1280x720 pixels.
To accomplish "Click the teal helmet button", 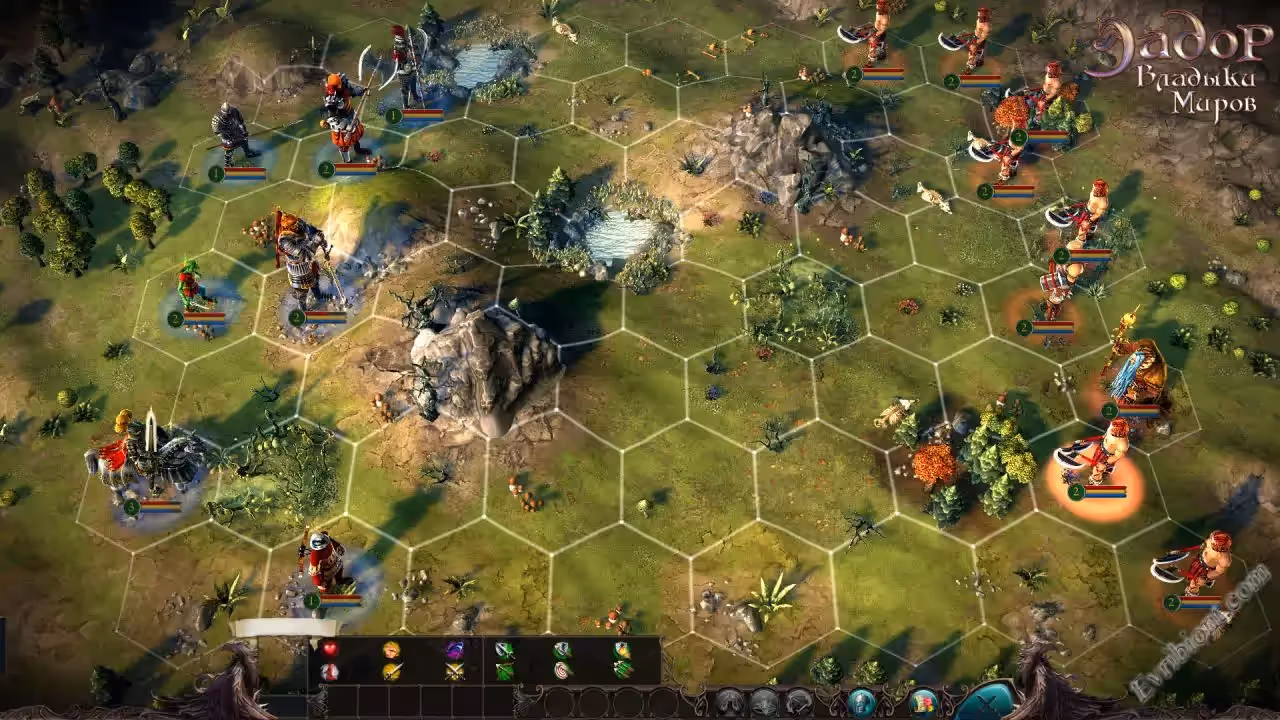I will (861, 701).
